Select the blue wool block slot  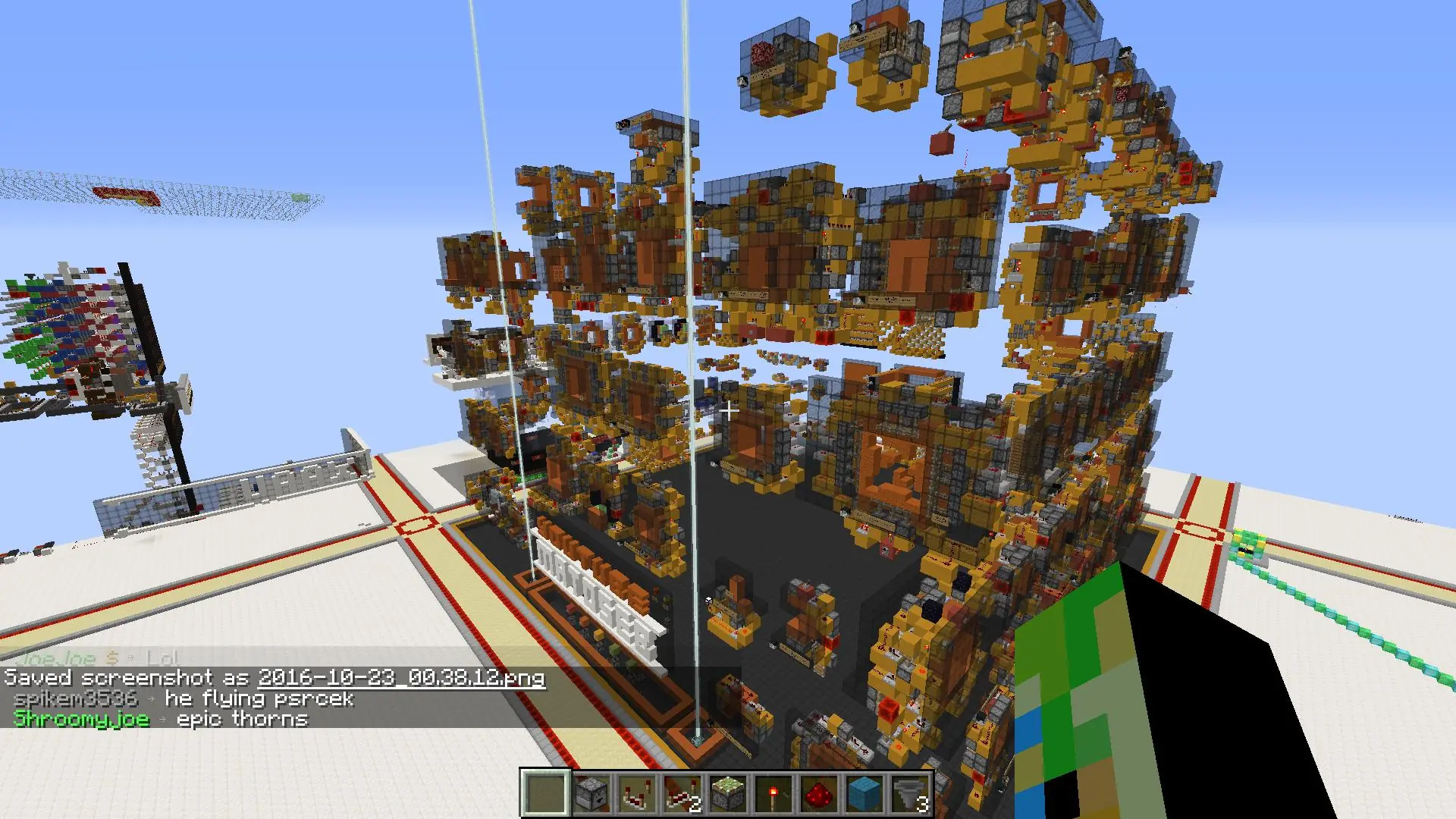(864, 793)
